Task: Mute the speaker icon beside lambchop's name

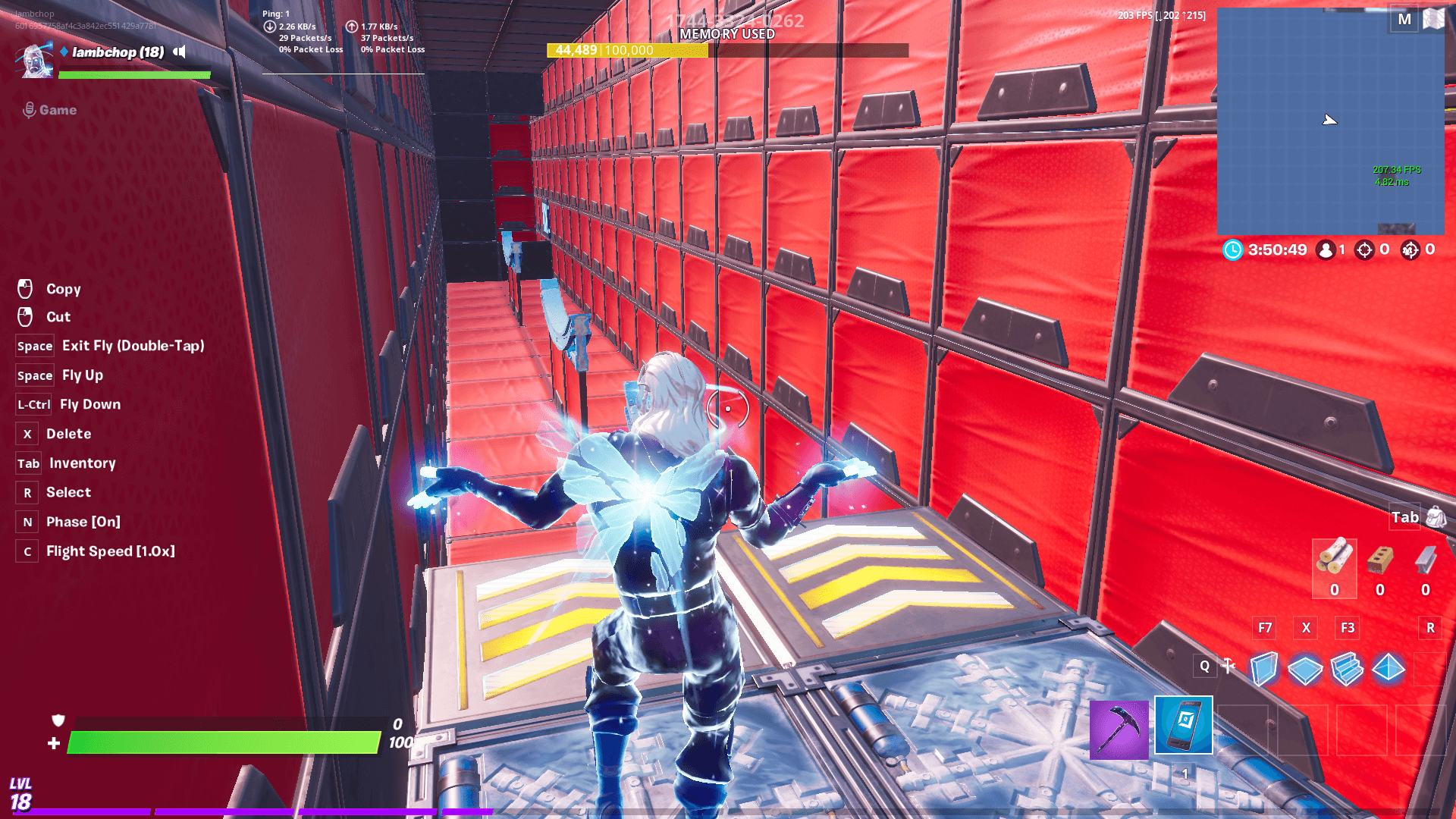Action: tap(179, 52)
